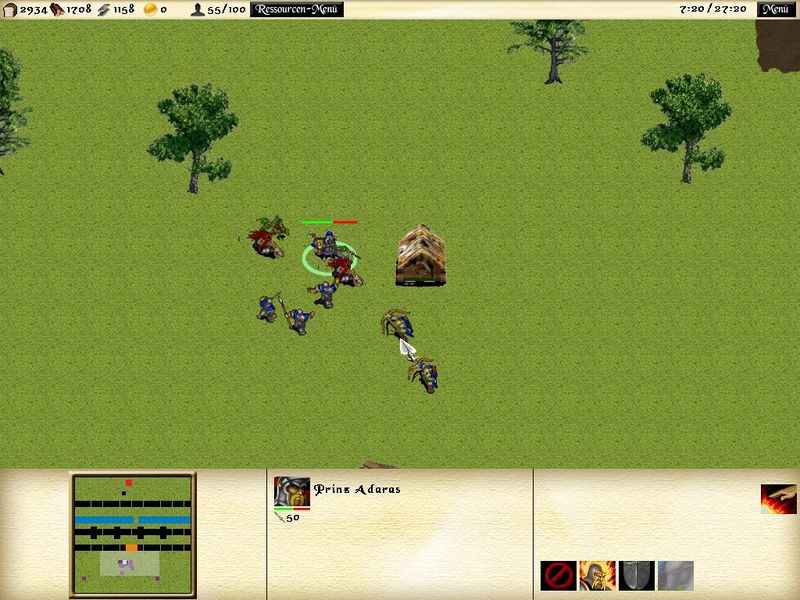Select the grey shield defensive icon
The image size is (800, 600).
636,575
